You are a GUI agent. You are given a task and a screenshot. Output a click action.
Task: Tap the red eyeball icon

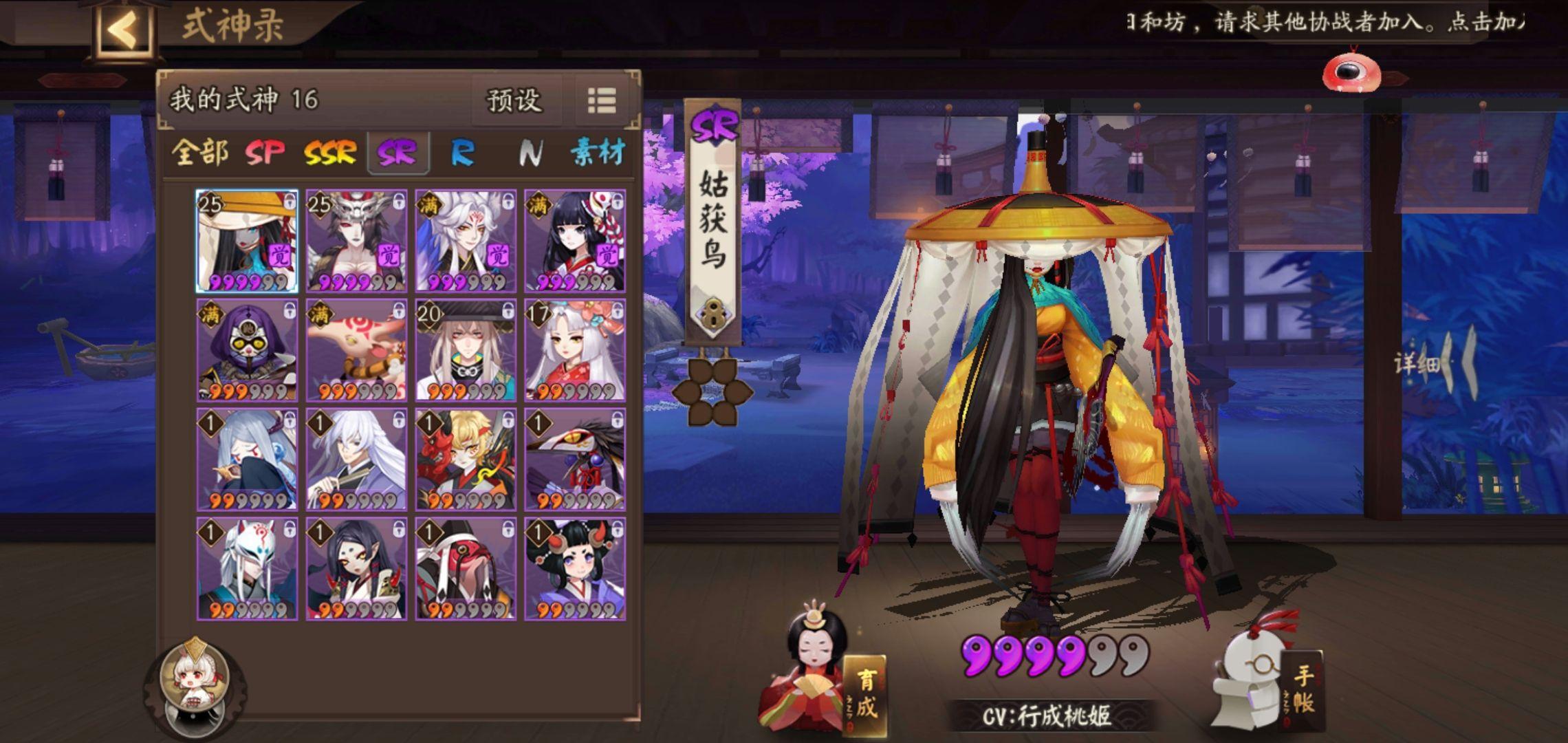pyautogui.click(x=1351, y=72)
